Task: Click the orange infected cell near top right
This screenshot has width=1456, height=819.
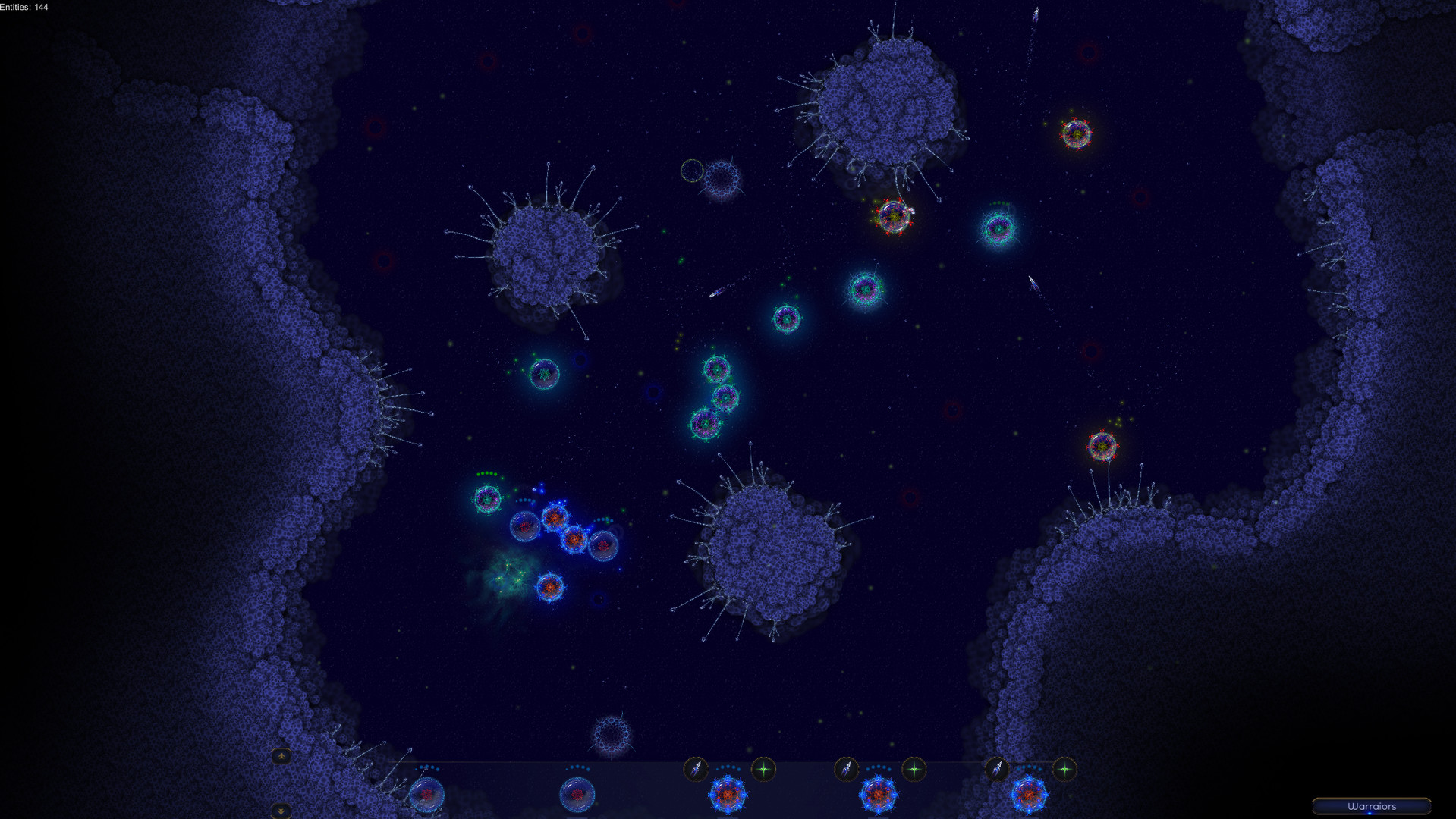Action: point(1078,134)
